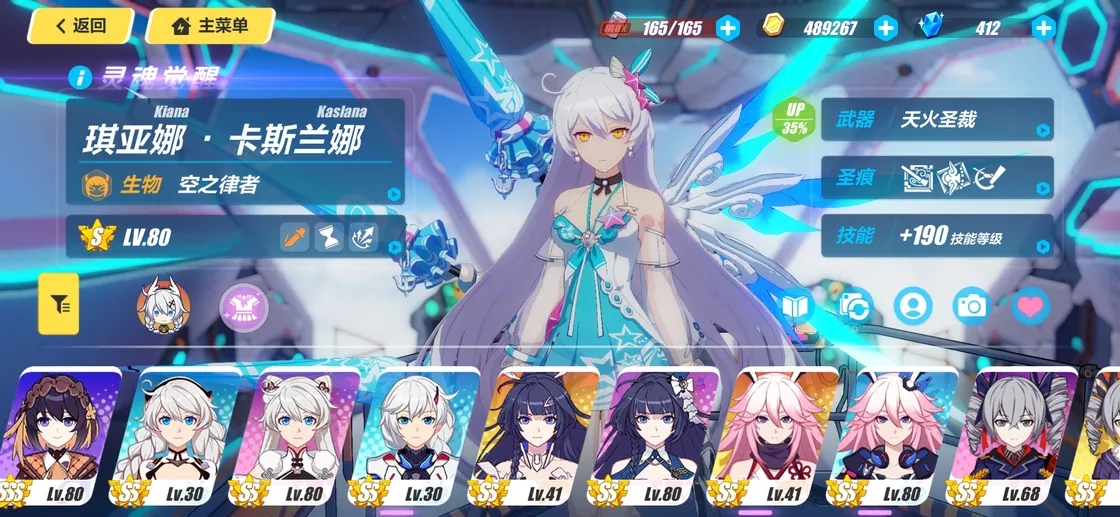Open the 武器 天火圣裁 weapon panel
Viewport: 1120px width, 517px height.
pyautogui.click(x=937, y=120)
